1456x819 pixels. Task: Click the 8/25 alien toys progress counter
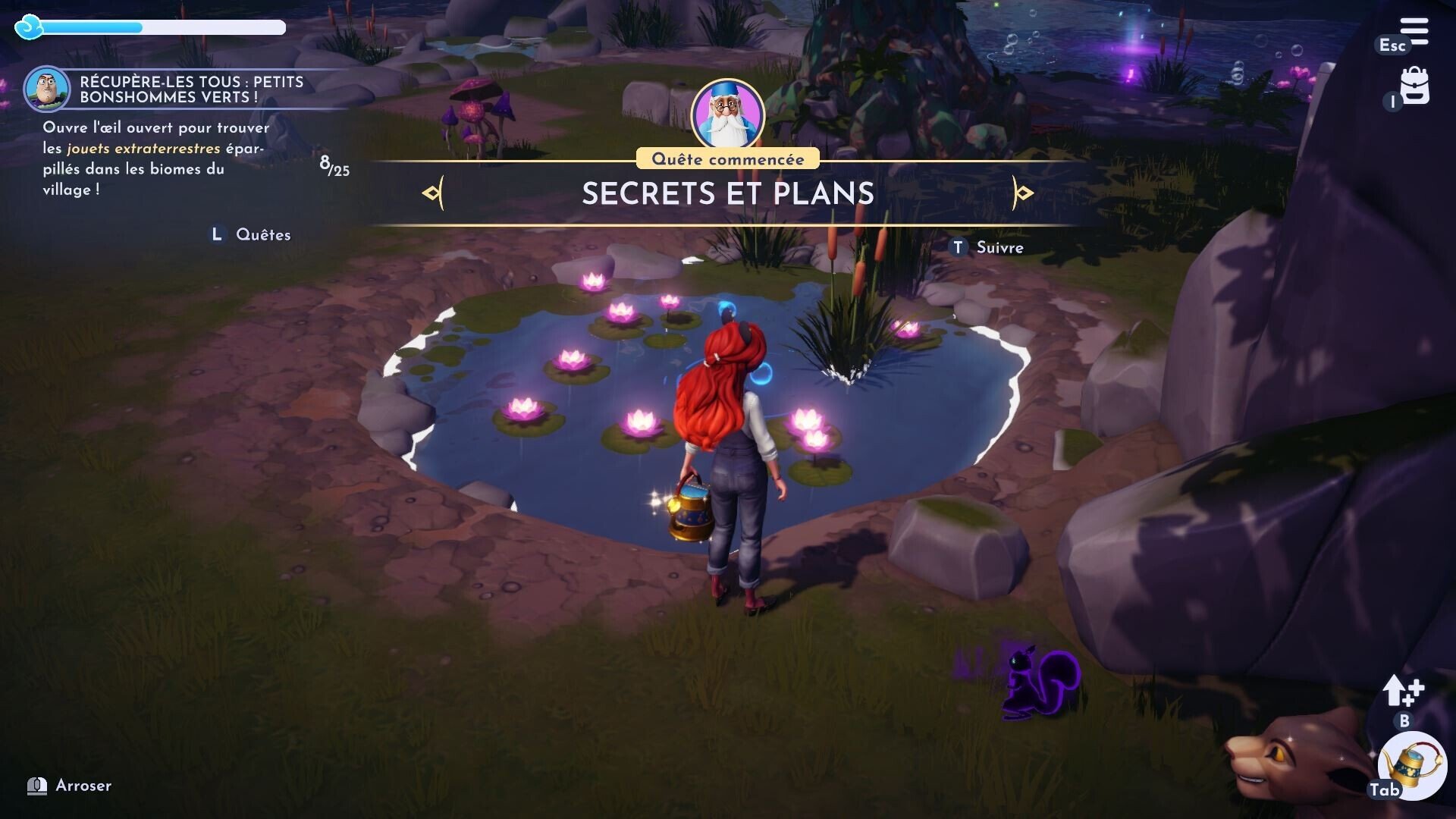[x=334, y=167]
